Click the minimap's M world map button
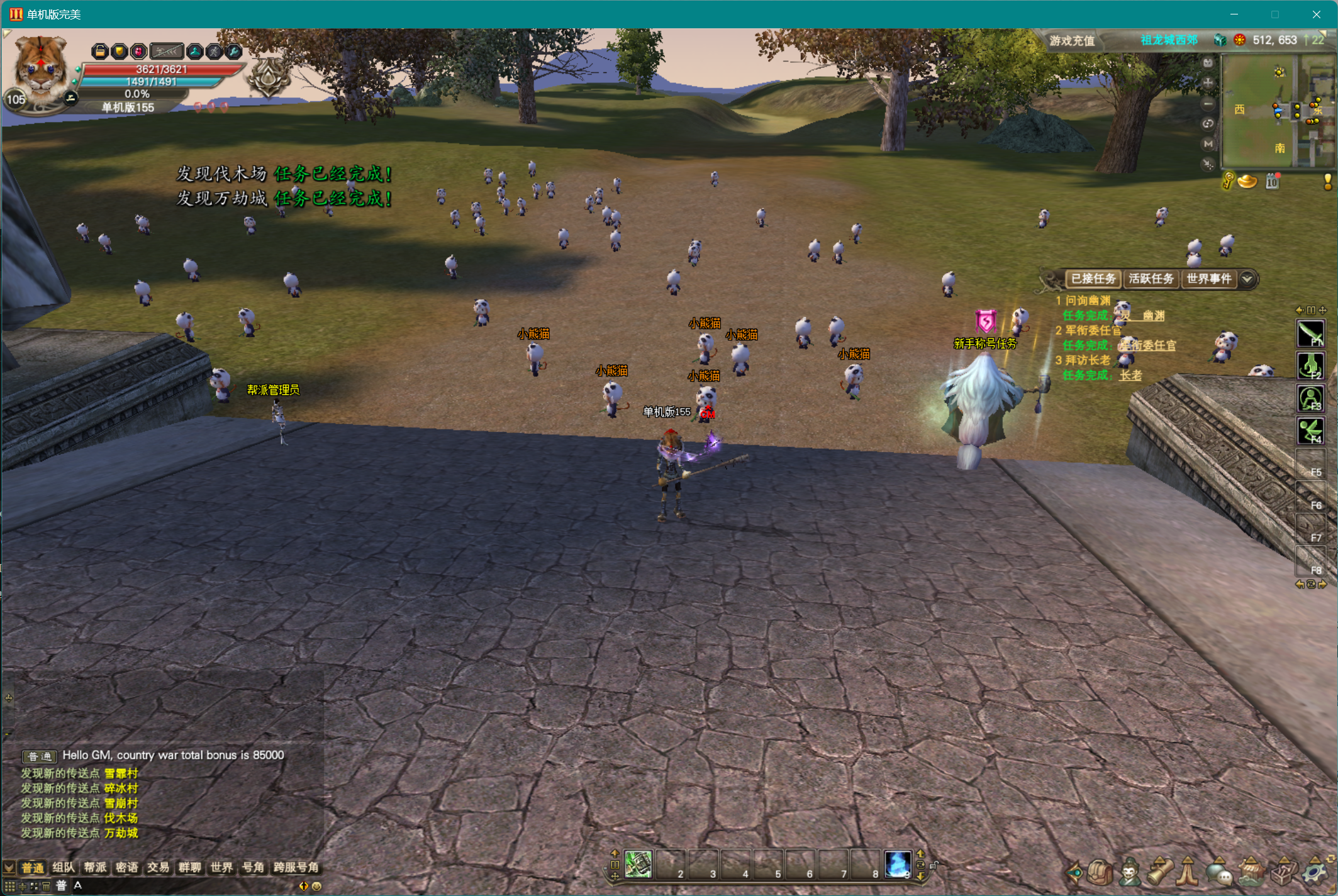The height and width of the screenshot is (896, 1338). coord(1208,144)
